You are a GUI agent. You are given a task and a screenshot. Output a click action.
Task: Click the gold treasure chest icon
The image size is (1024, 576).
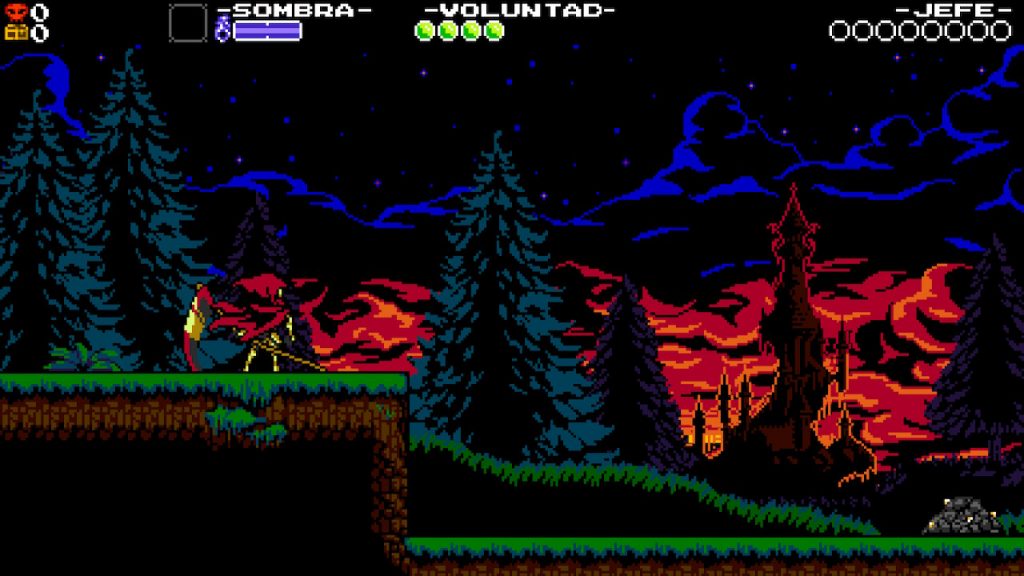click(15, 32)
